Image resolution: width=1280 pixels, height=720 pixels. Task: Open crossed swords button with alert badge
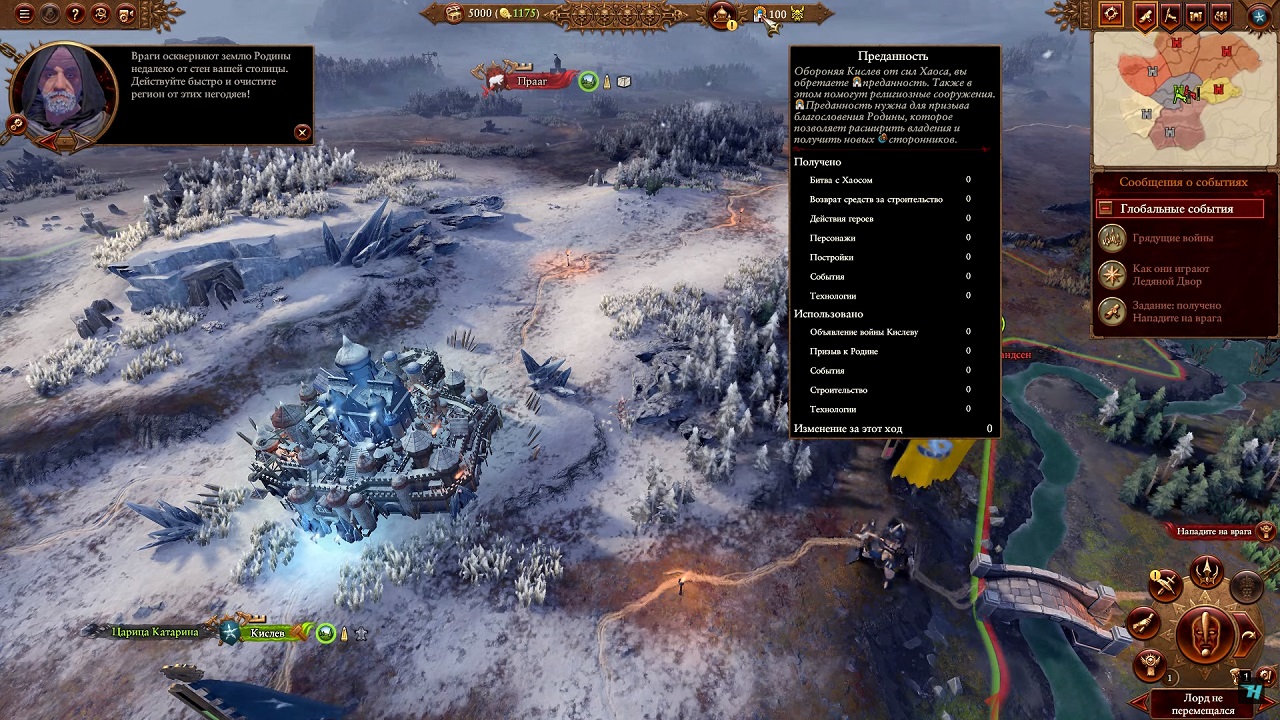1165,587
